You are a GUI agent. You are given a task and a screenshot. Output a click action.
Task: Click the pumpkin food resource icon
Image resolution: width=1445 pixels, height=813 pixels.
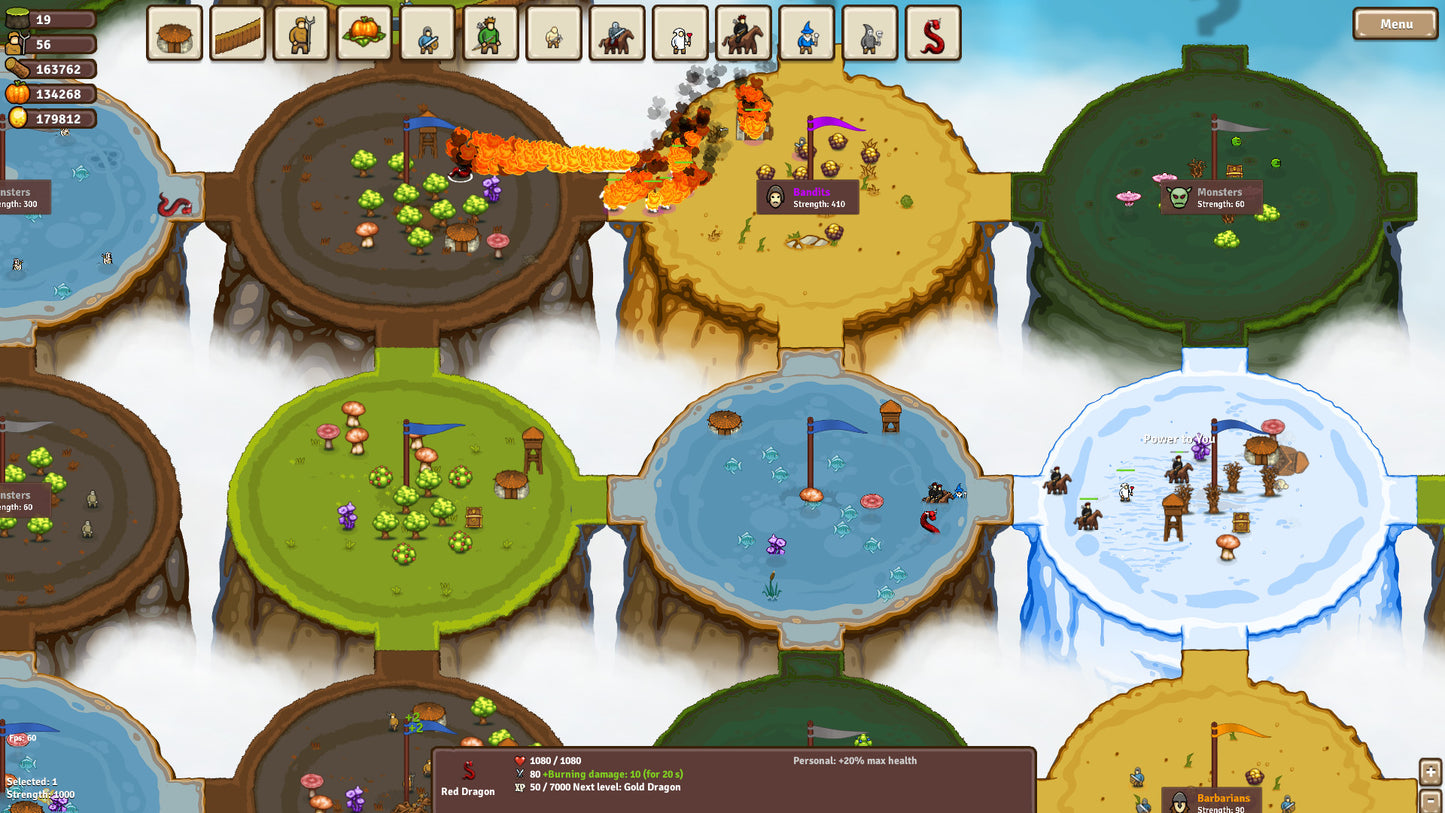pos(16,94)
